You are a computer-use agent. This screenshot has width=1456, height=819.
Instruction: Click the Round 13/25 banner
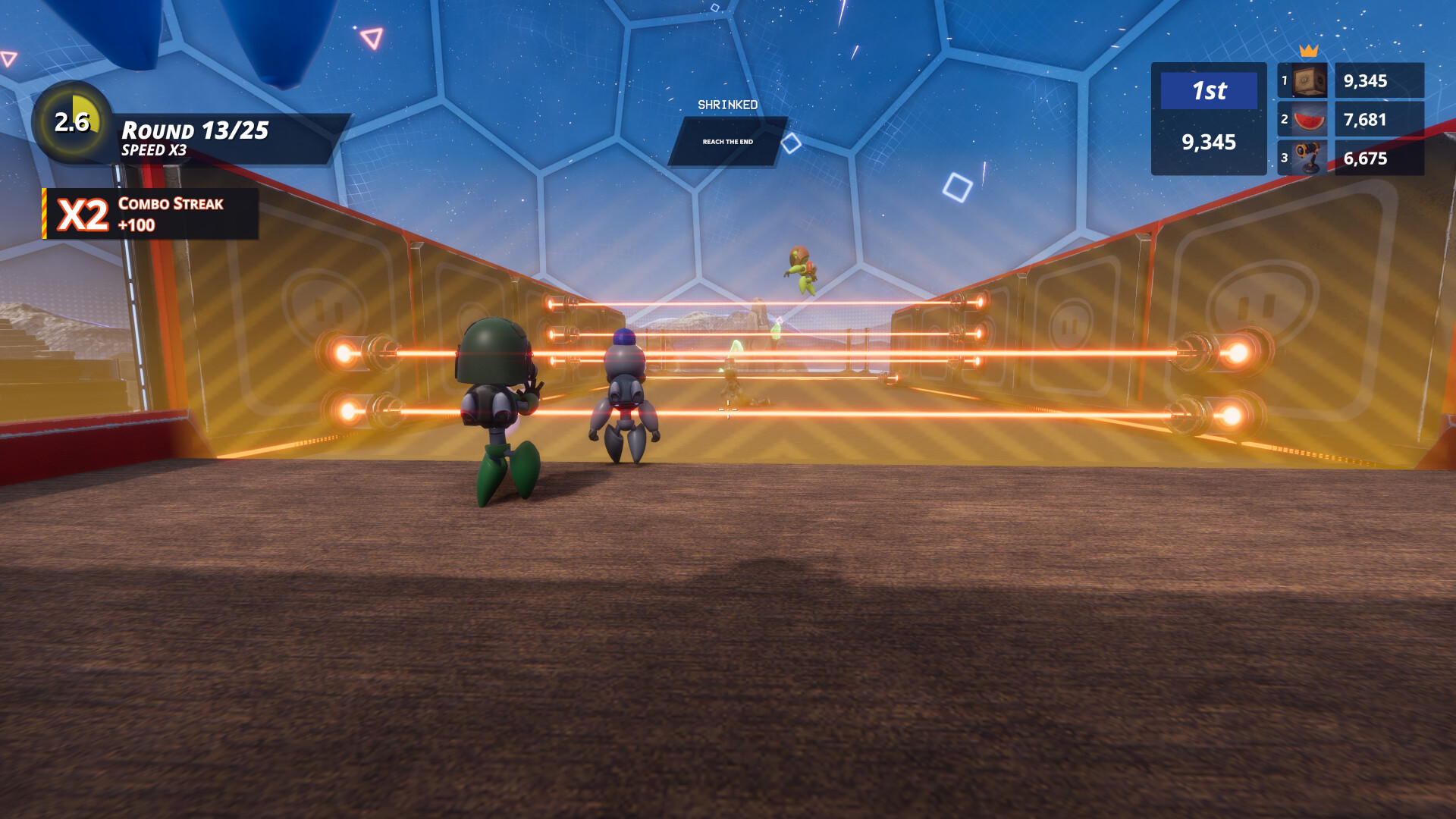(x=196, y=130)
